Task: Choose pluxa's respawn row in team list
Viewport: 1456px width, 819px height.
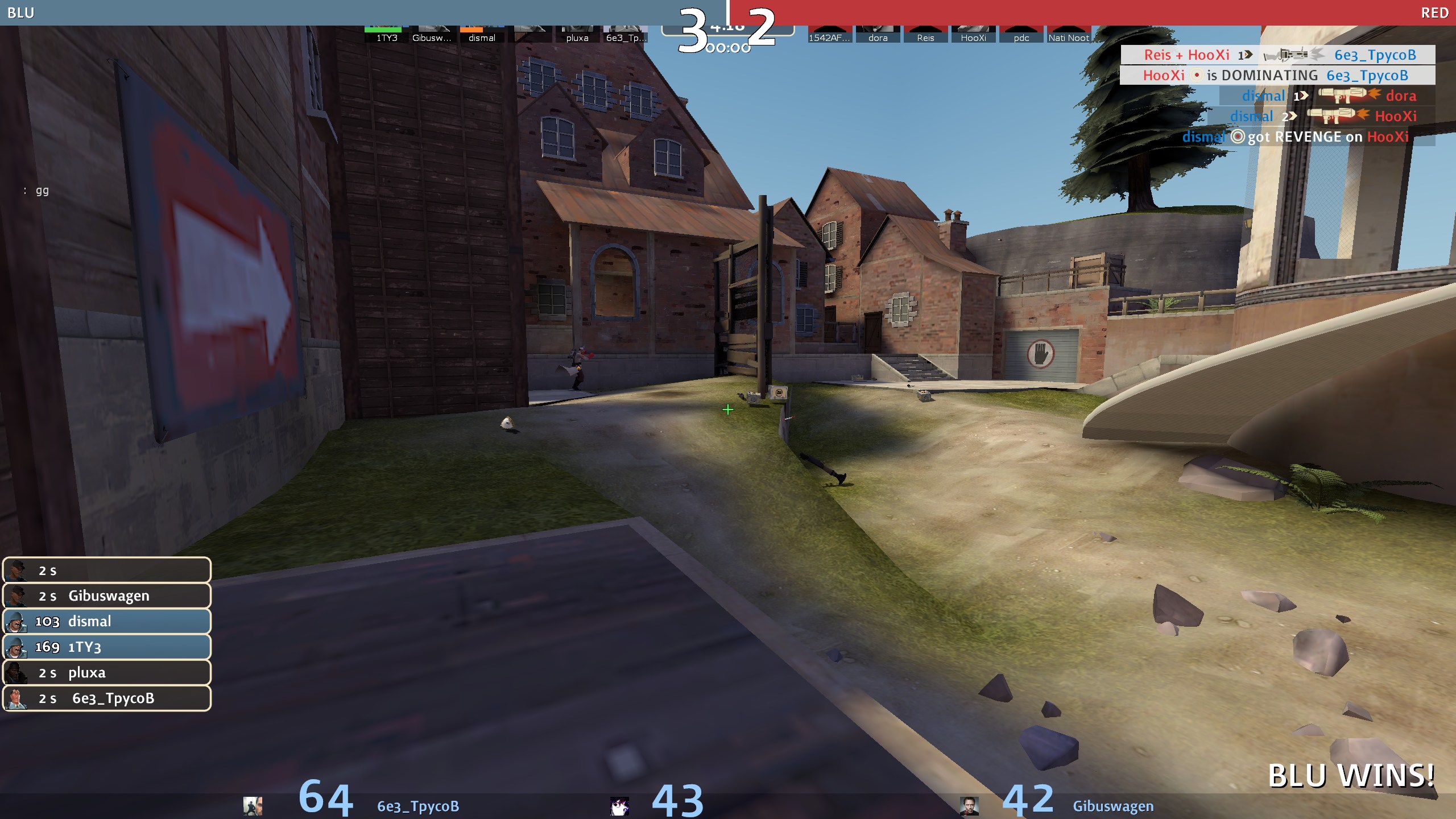Action: point(107,672)
